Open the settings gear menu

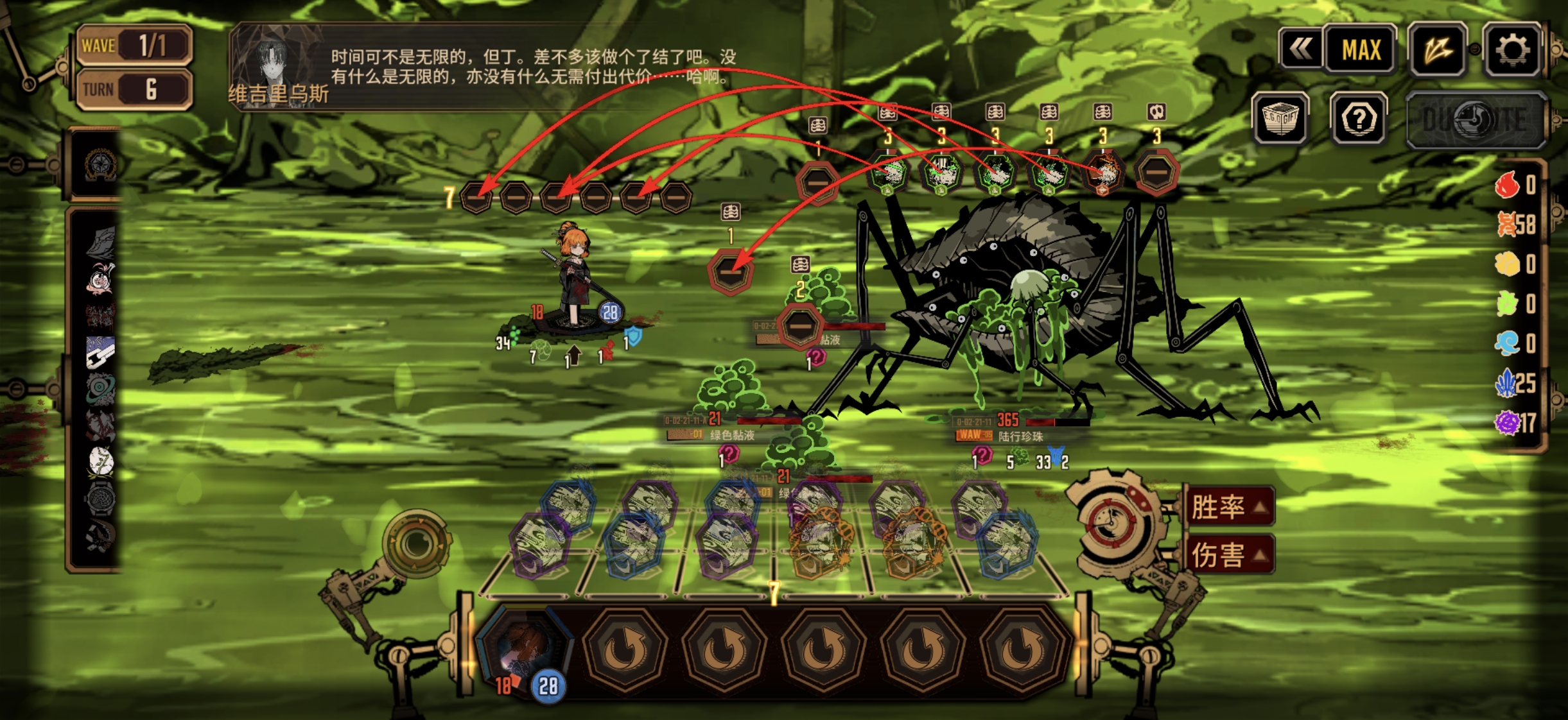click(x=1511, y=50)
